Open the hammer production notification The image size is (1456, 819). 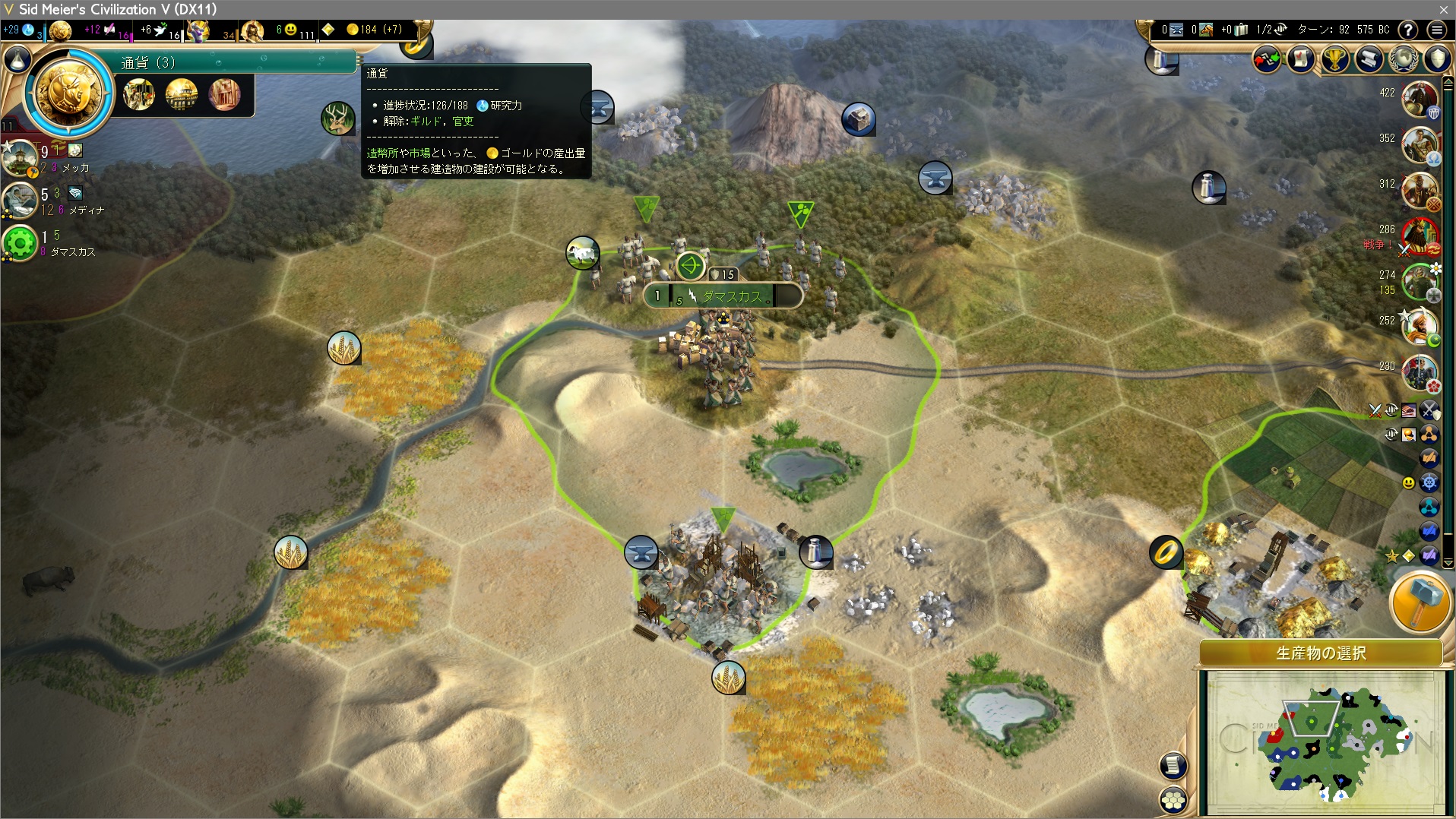point(1420,602)
